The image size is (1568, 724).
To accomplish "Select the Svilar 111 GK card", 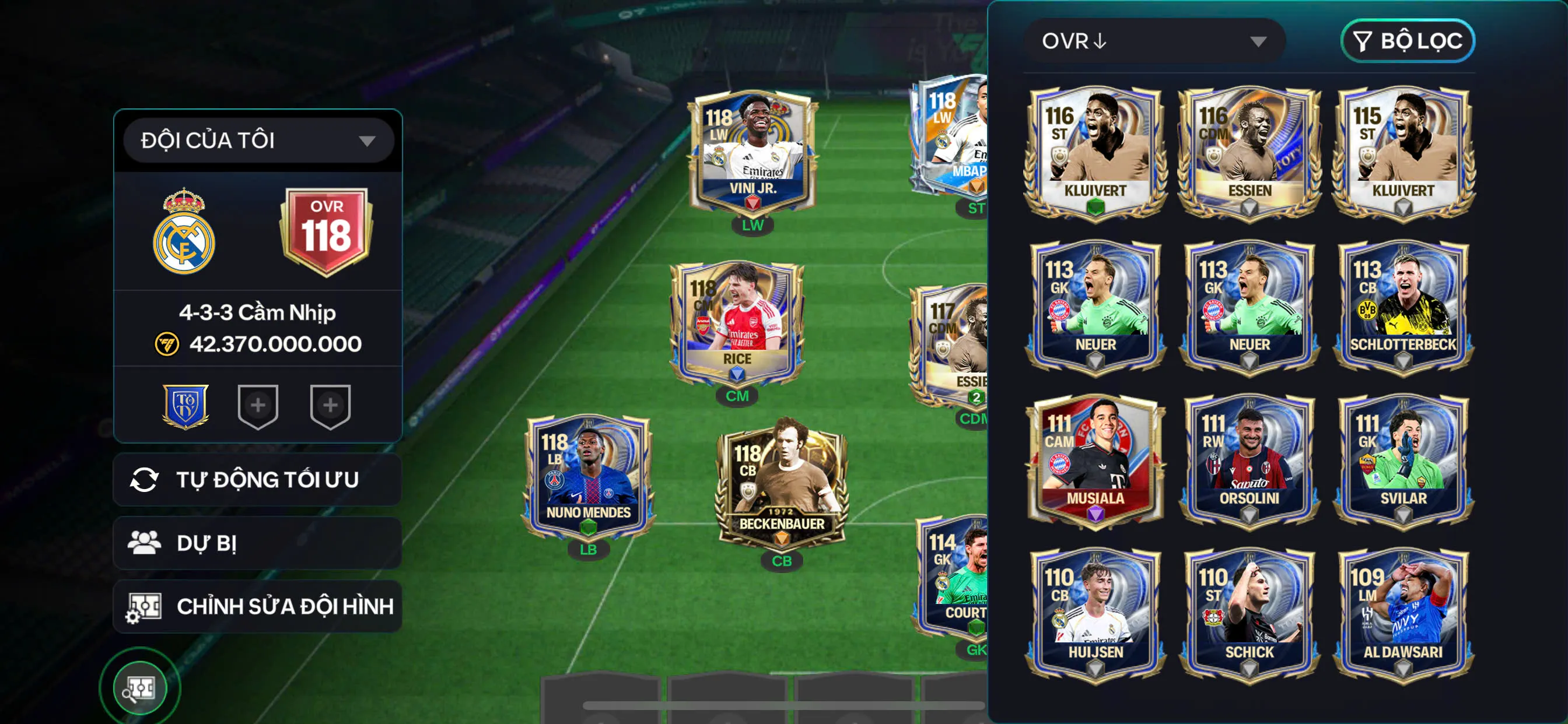I will (1403, 461).
